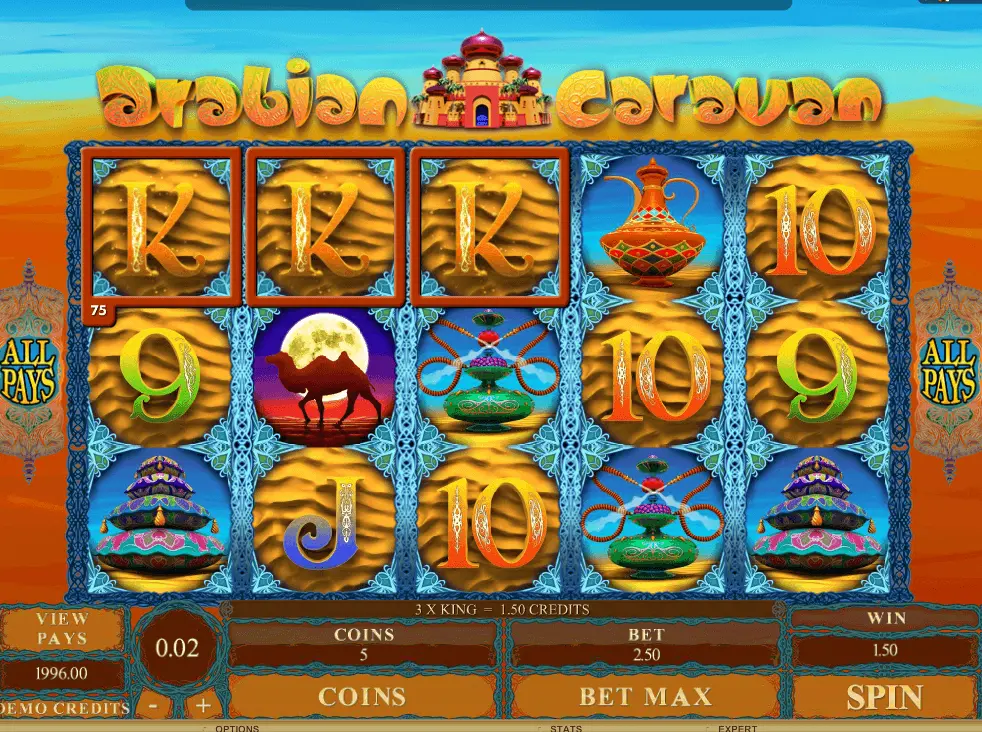Decrease coin size with the minus button
982x732 pixels.
[x=152, y=704]
